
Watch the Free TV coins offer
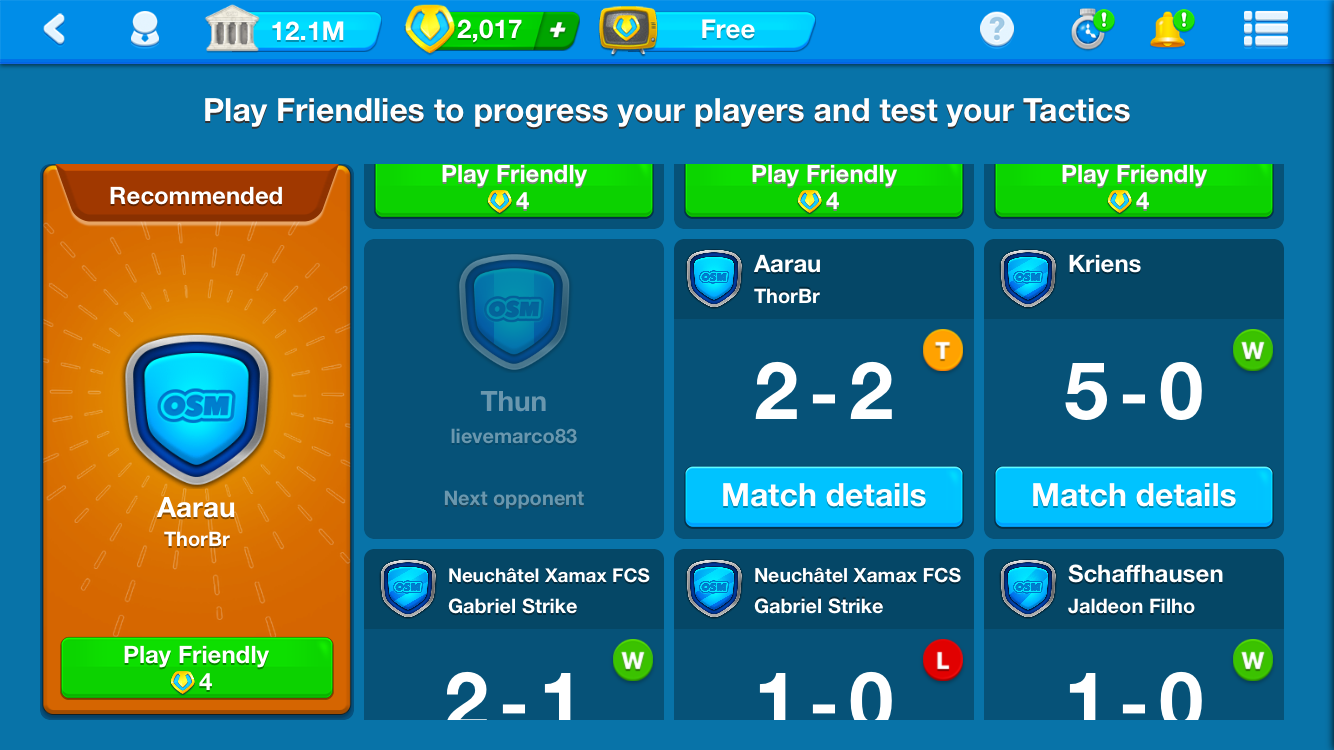[708, 30]
